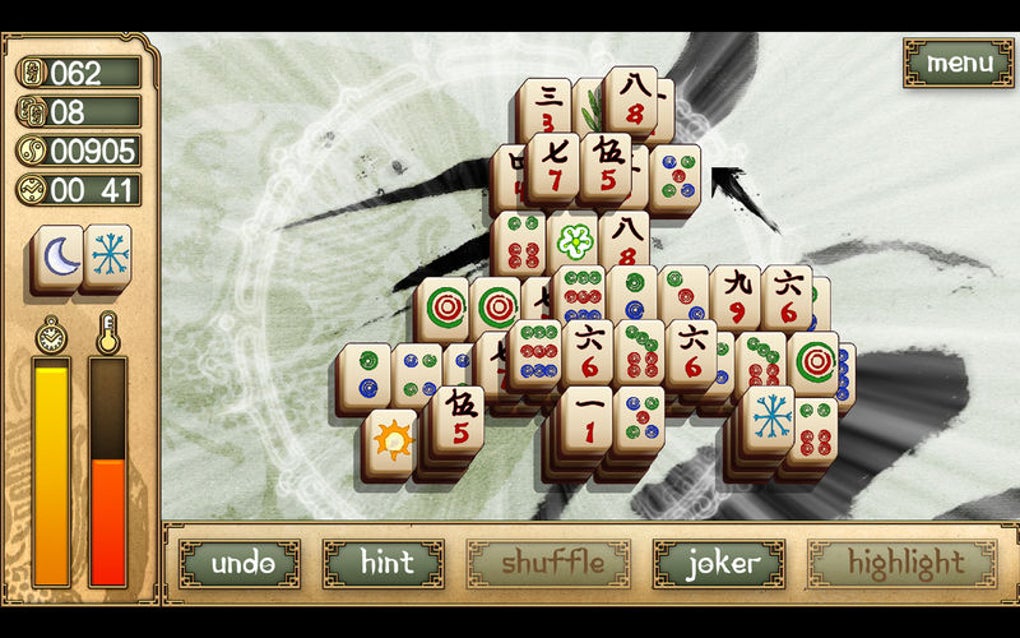Request a hint
This screenshot has width=1020, height=638.
click(x=384, y=564)
